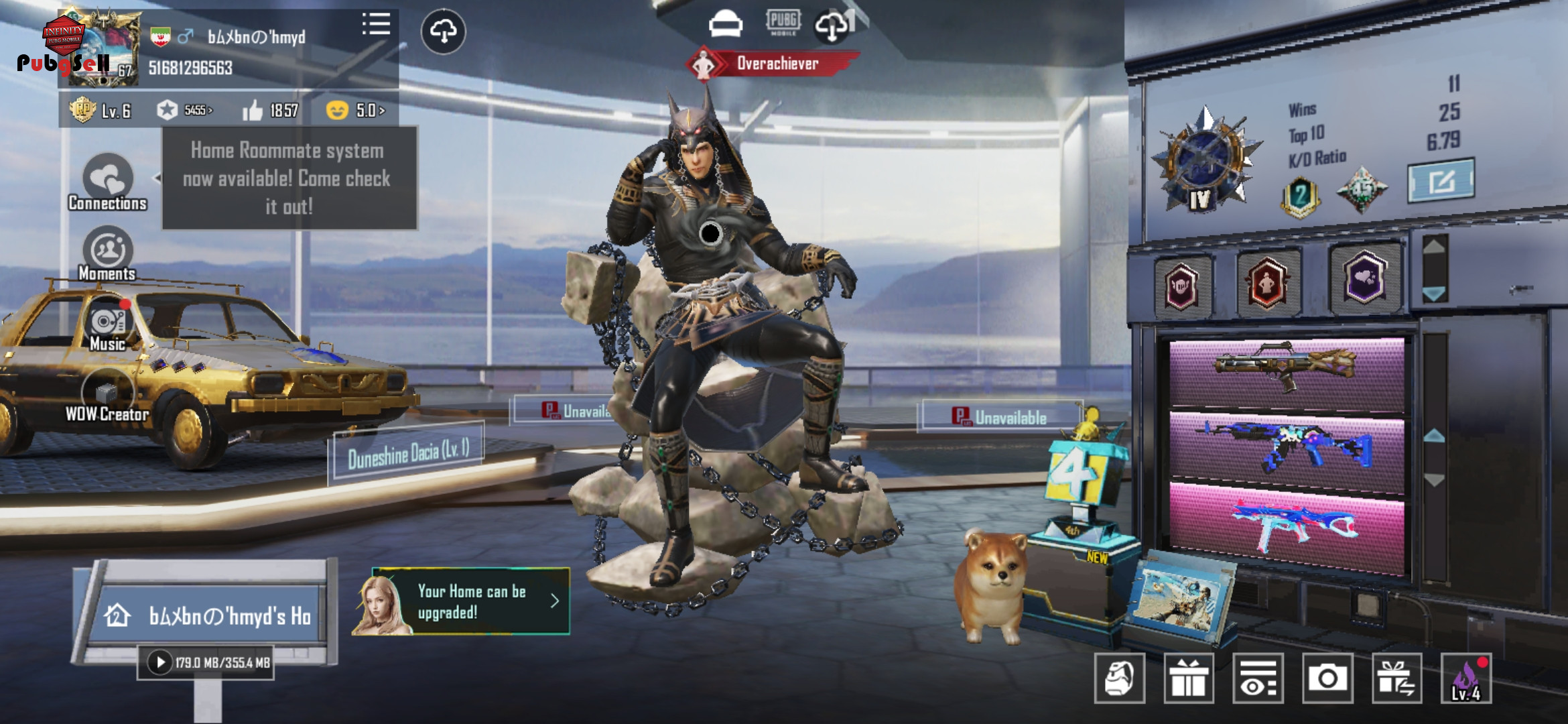Edit the stats card with pencil button
Screen dimensions: 1568x724
click(1441, 180)
